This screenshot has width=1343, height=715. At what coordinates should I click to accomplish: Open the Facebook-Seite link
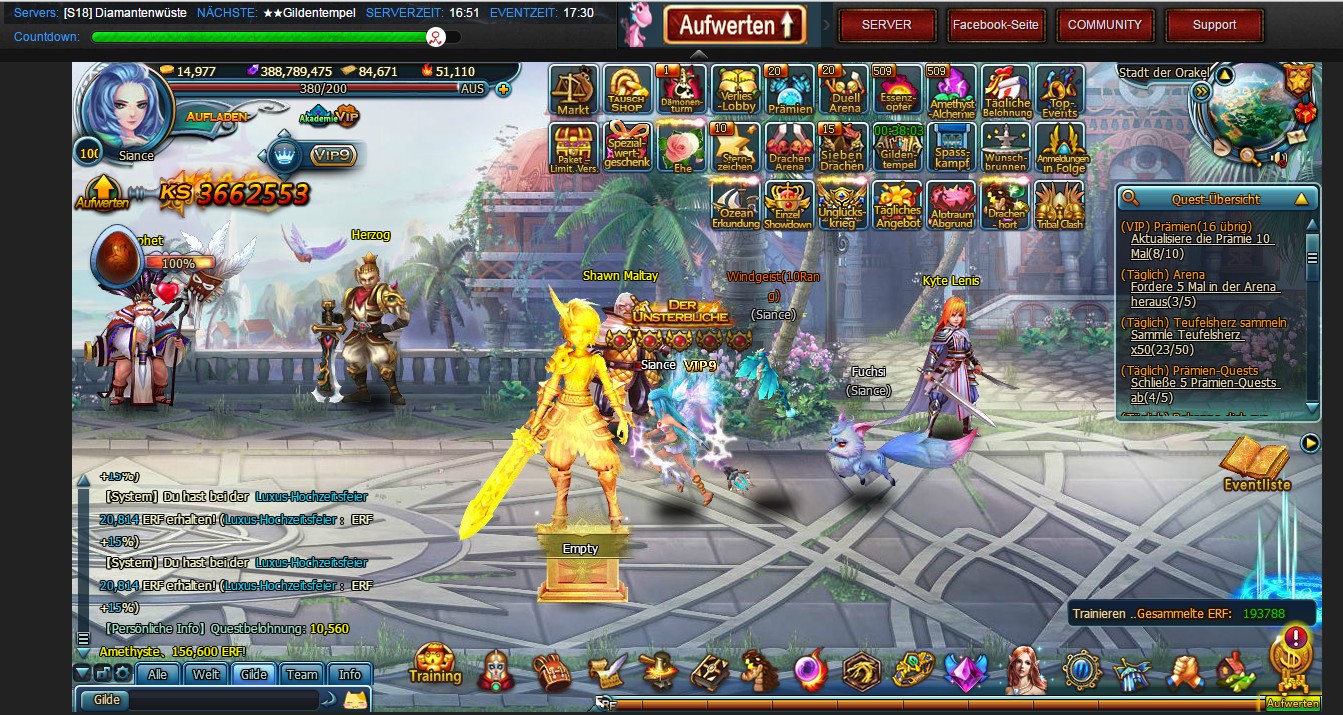pos(995,25)
